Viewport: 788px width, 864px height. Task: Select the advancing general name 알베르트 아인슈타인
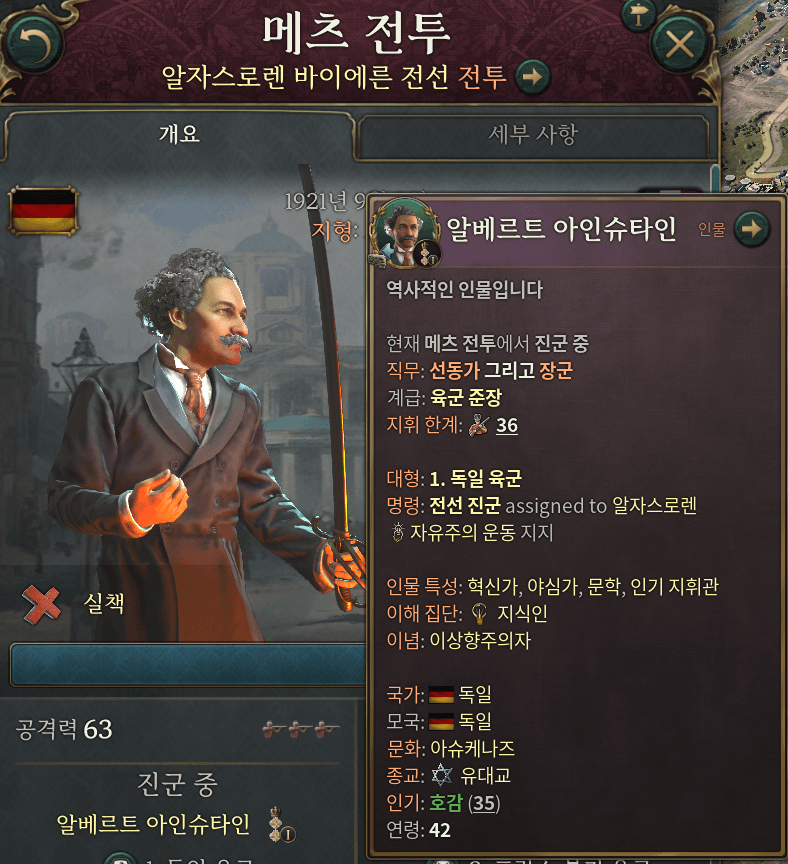point(153,824)
